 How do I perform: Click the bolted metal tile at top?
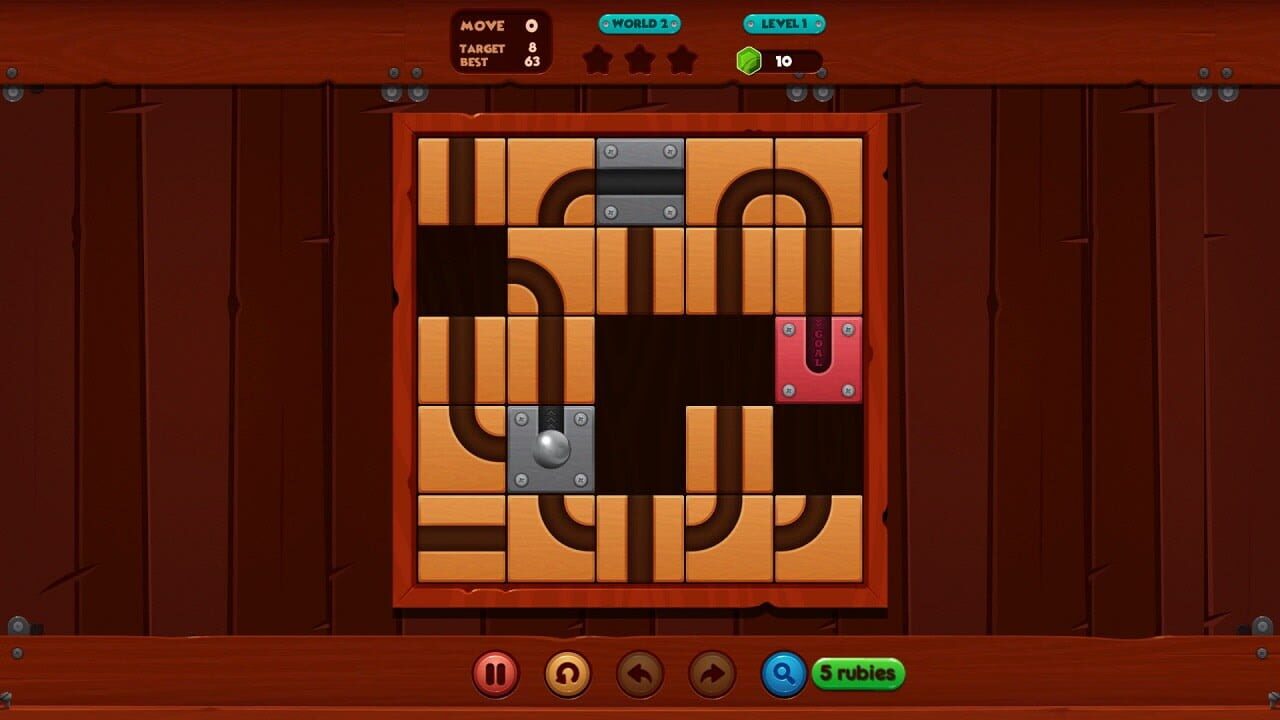click(639, 181)
